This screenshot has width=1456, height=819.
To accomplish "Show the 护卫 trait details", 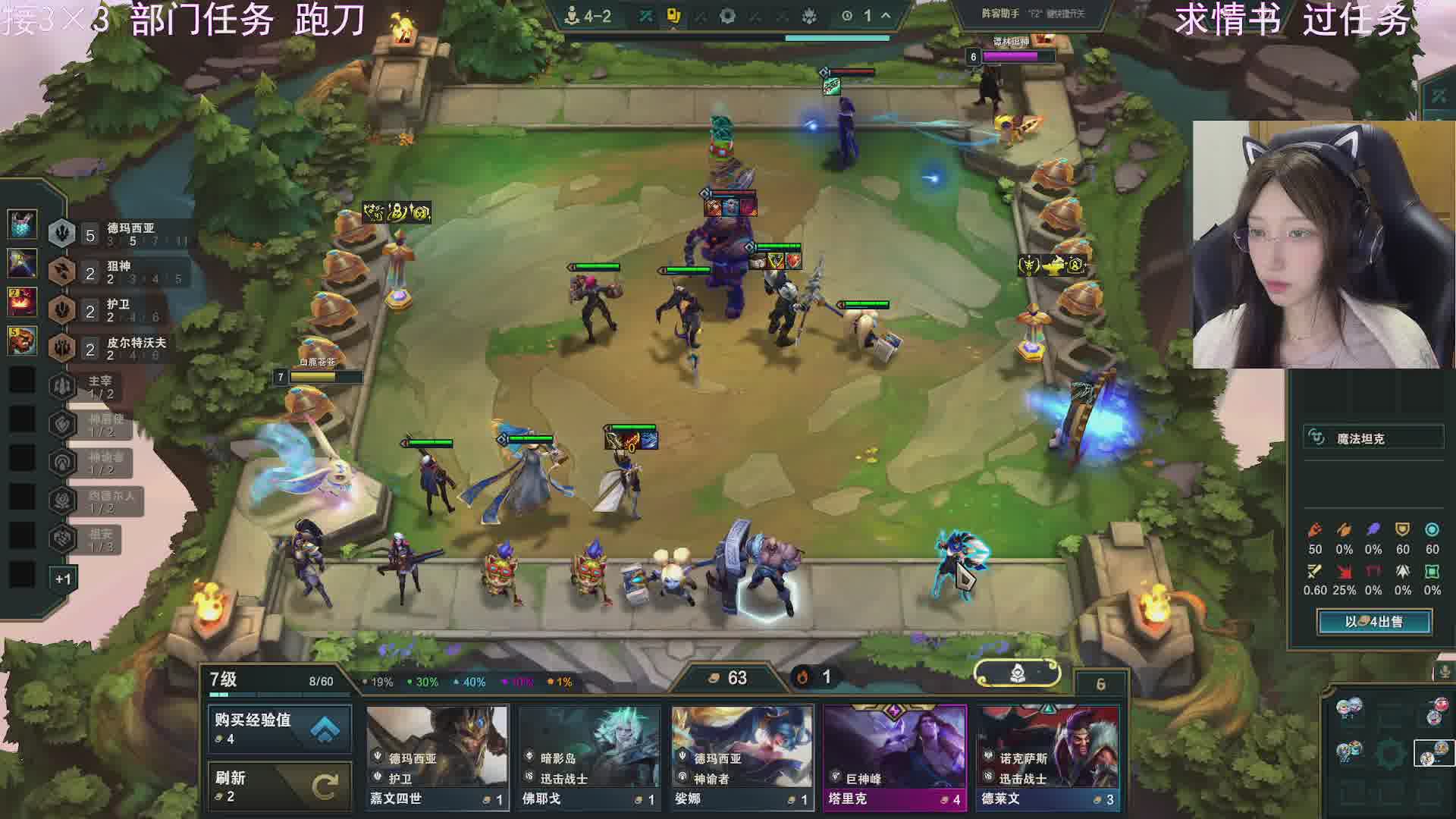I will point(118,310).
